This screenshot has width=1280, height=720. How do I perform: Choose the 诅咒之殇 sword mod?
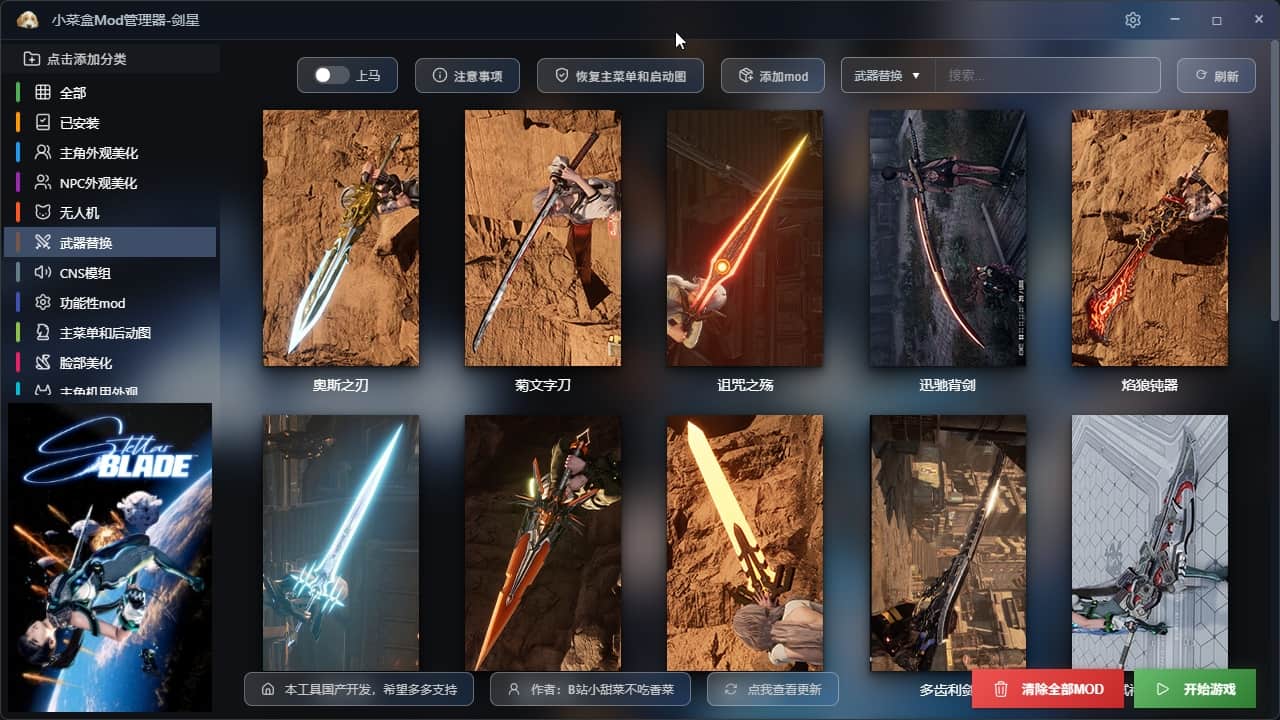click(744, 238)
